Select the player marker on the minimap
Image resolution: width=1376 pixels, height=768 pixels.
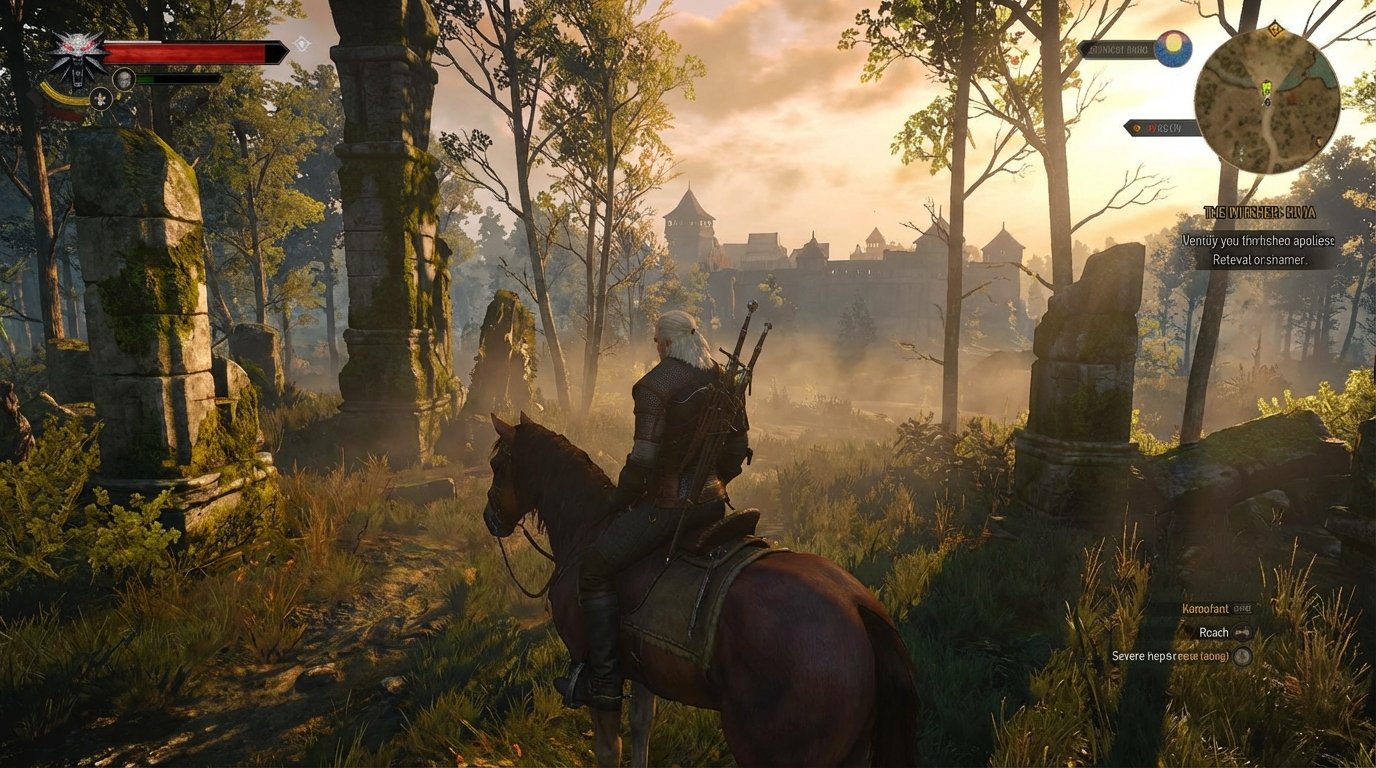[x=1267, y=102]
